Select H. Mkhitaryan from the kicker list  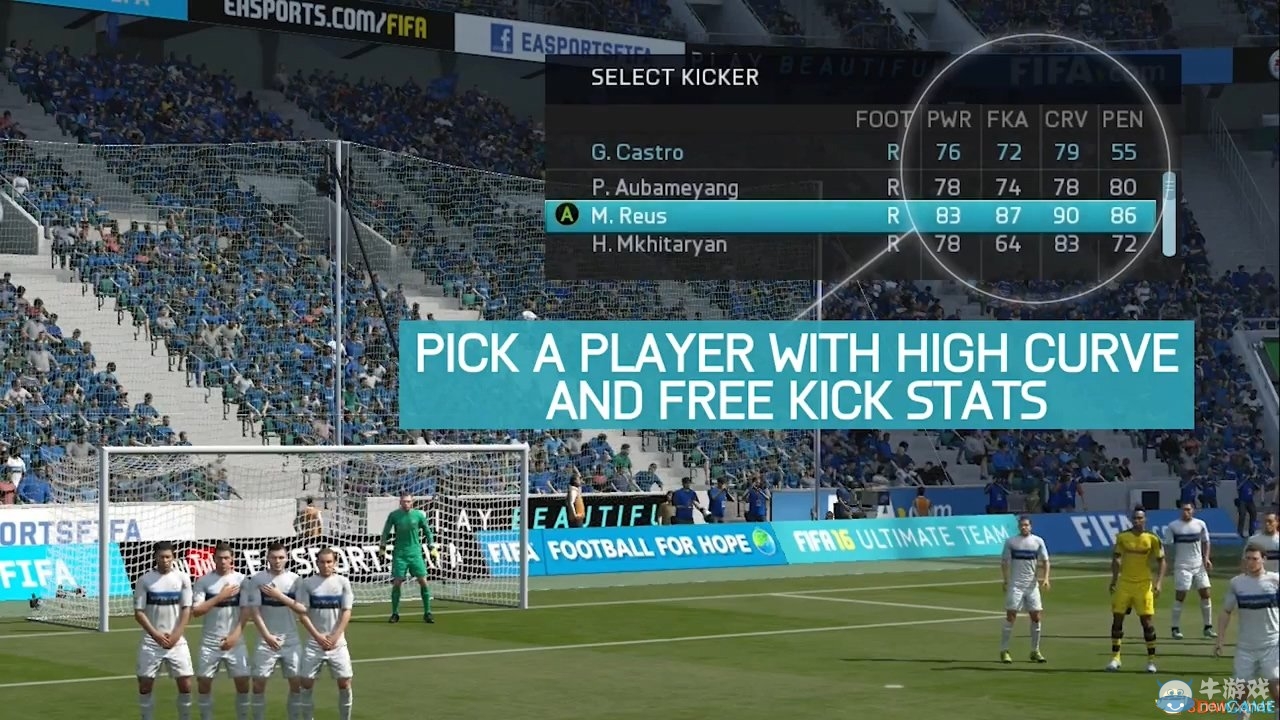click(x=660, y=243)
